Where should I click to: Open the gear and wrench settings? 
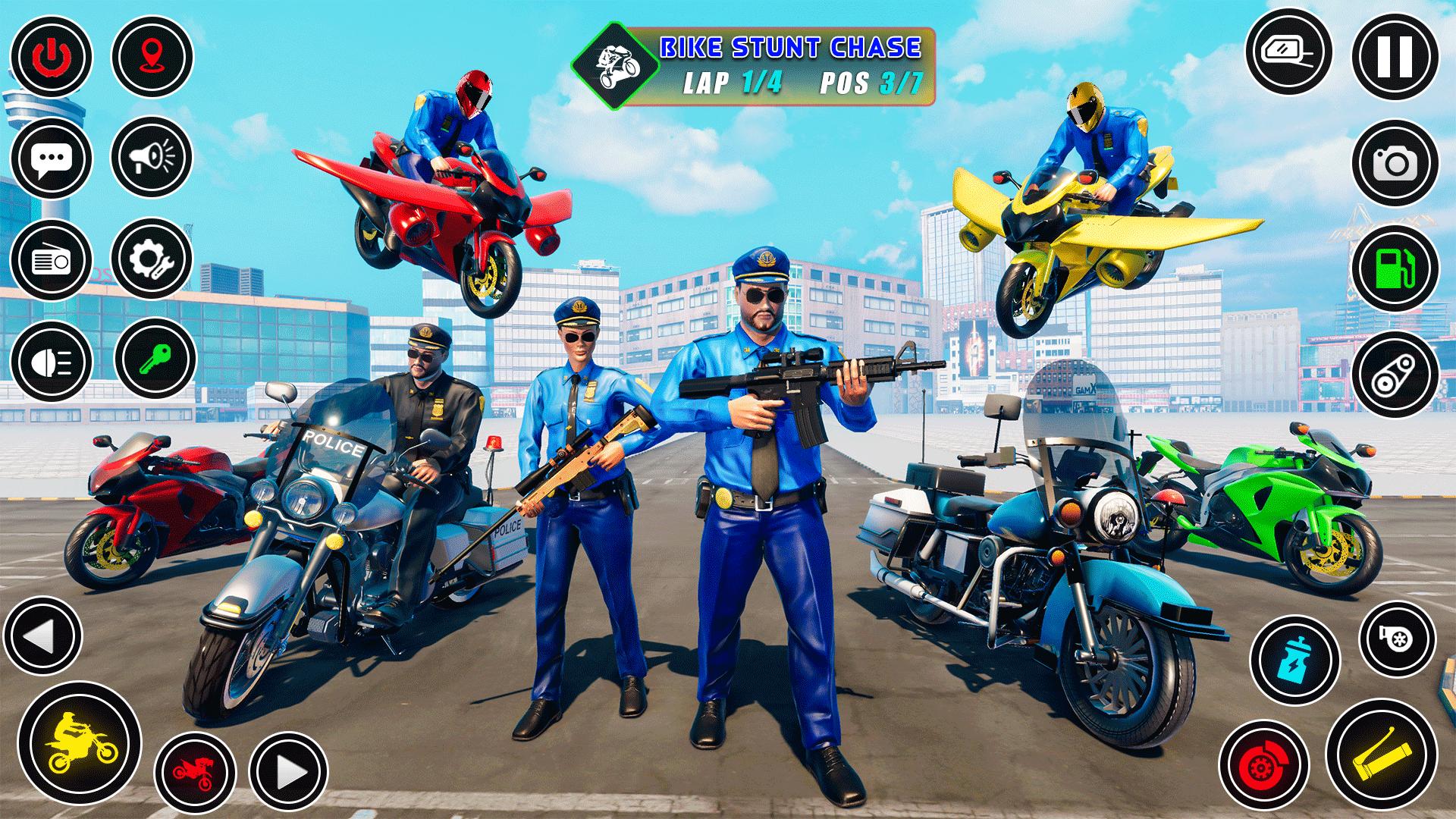coord(152,259)
